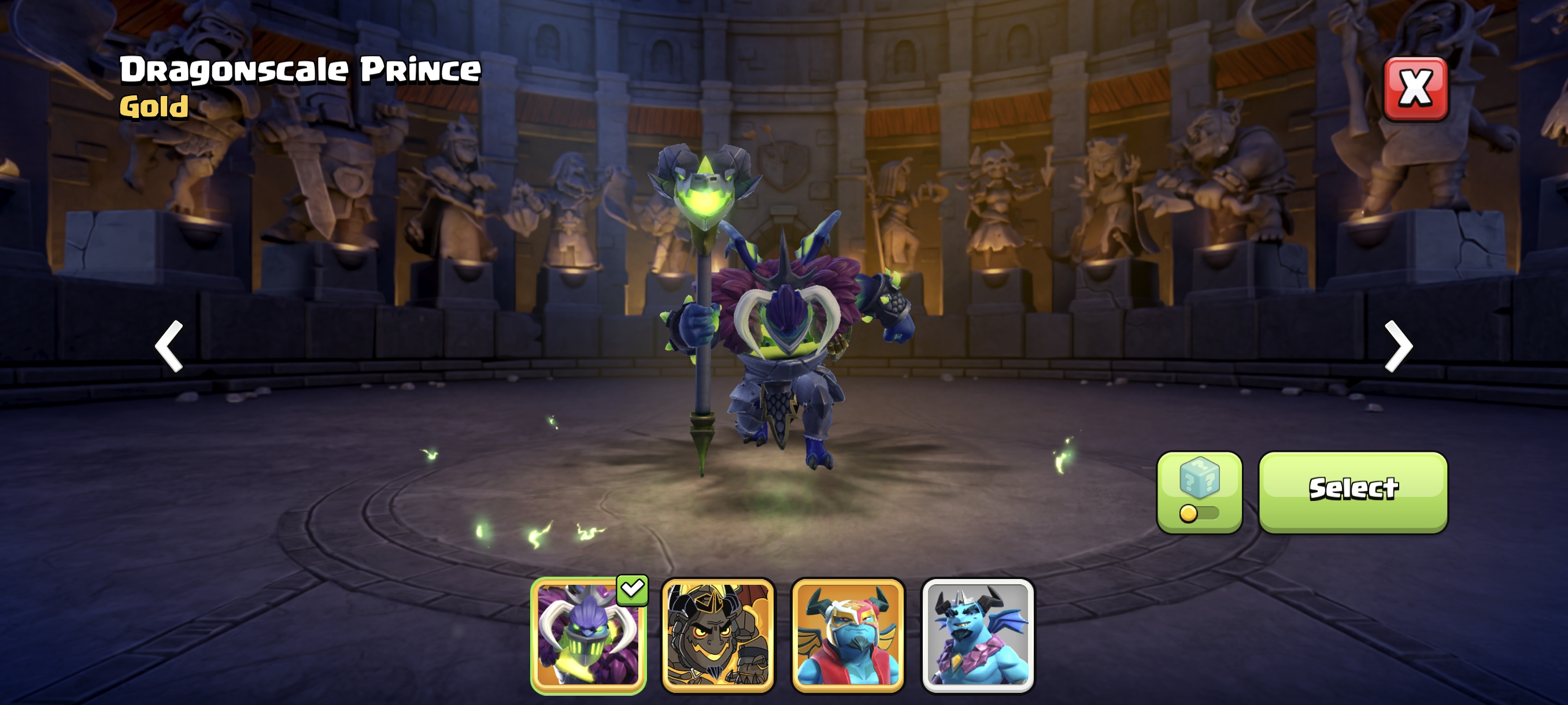Toggle the random skin dice button
1568x705 pixels.
point(1199,492)
